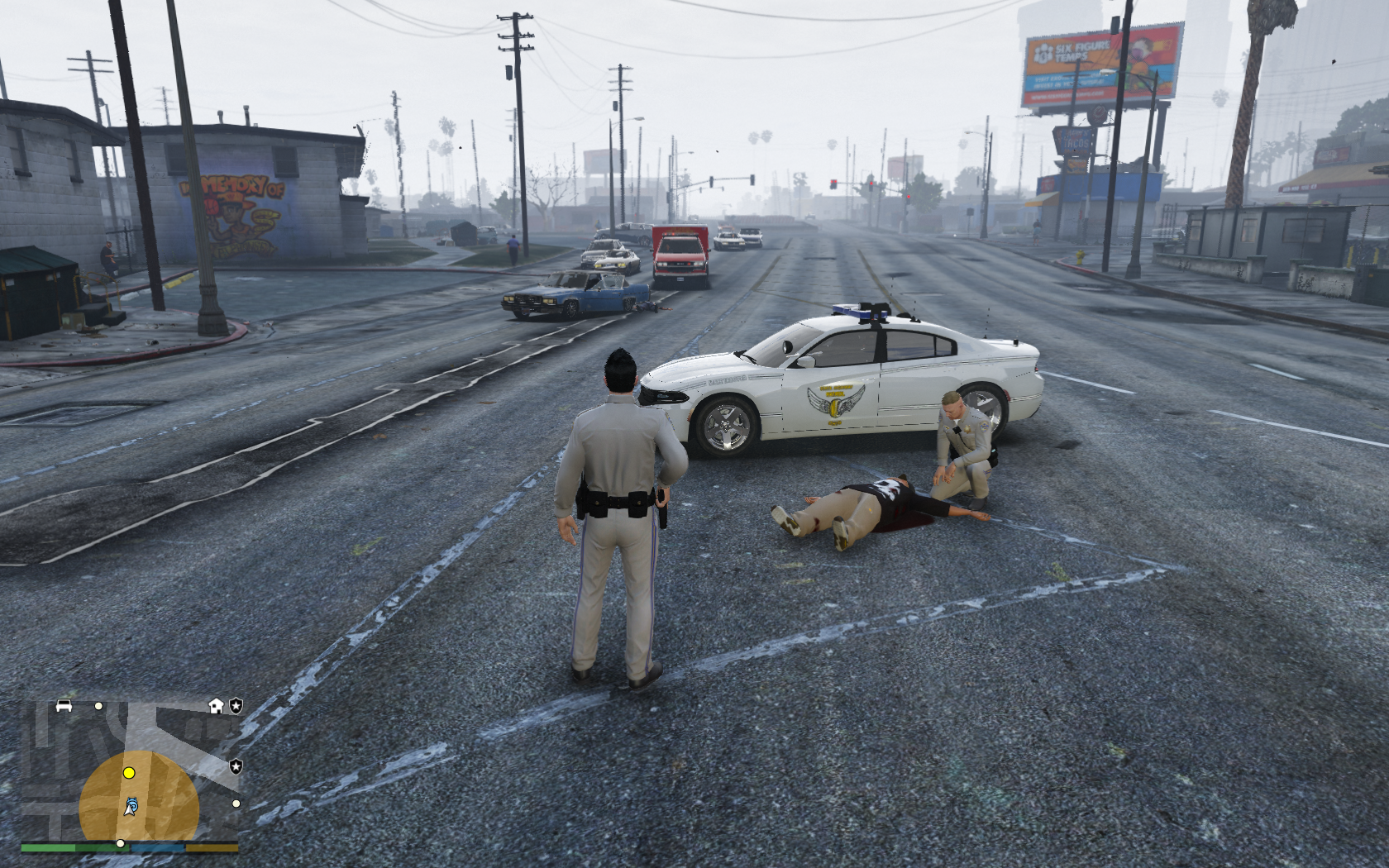
Task: Select the yellow dot marker on the minimap
Action: [x=129, y=773]
